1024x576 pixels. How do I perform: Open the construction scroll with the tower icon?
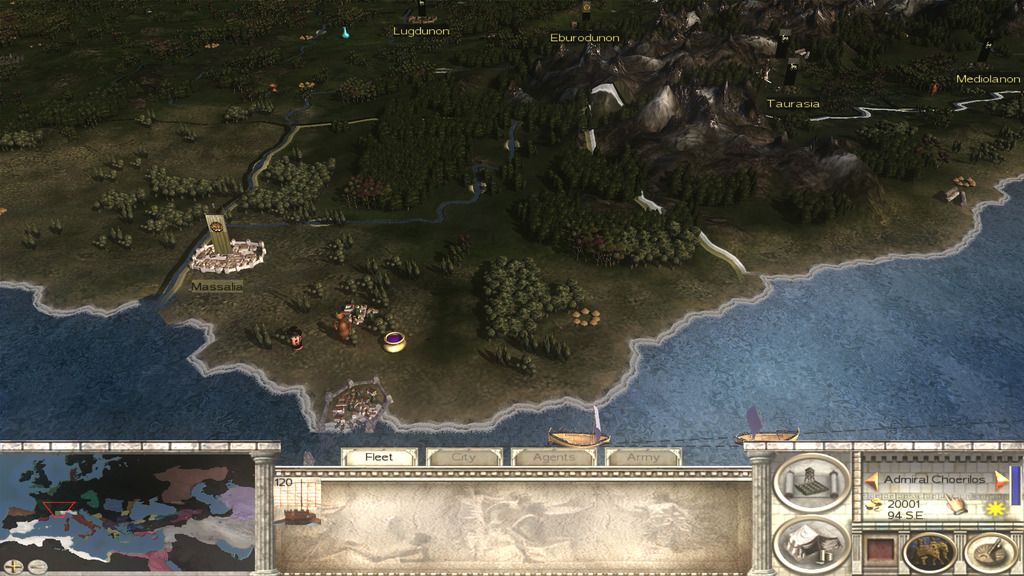tap(809, 482)
